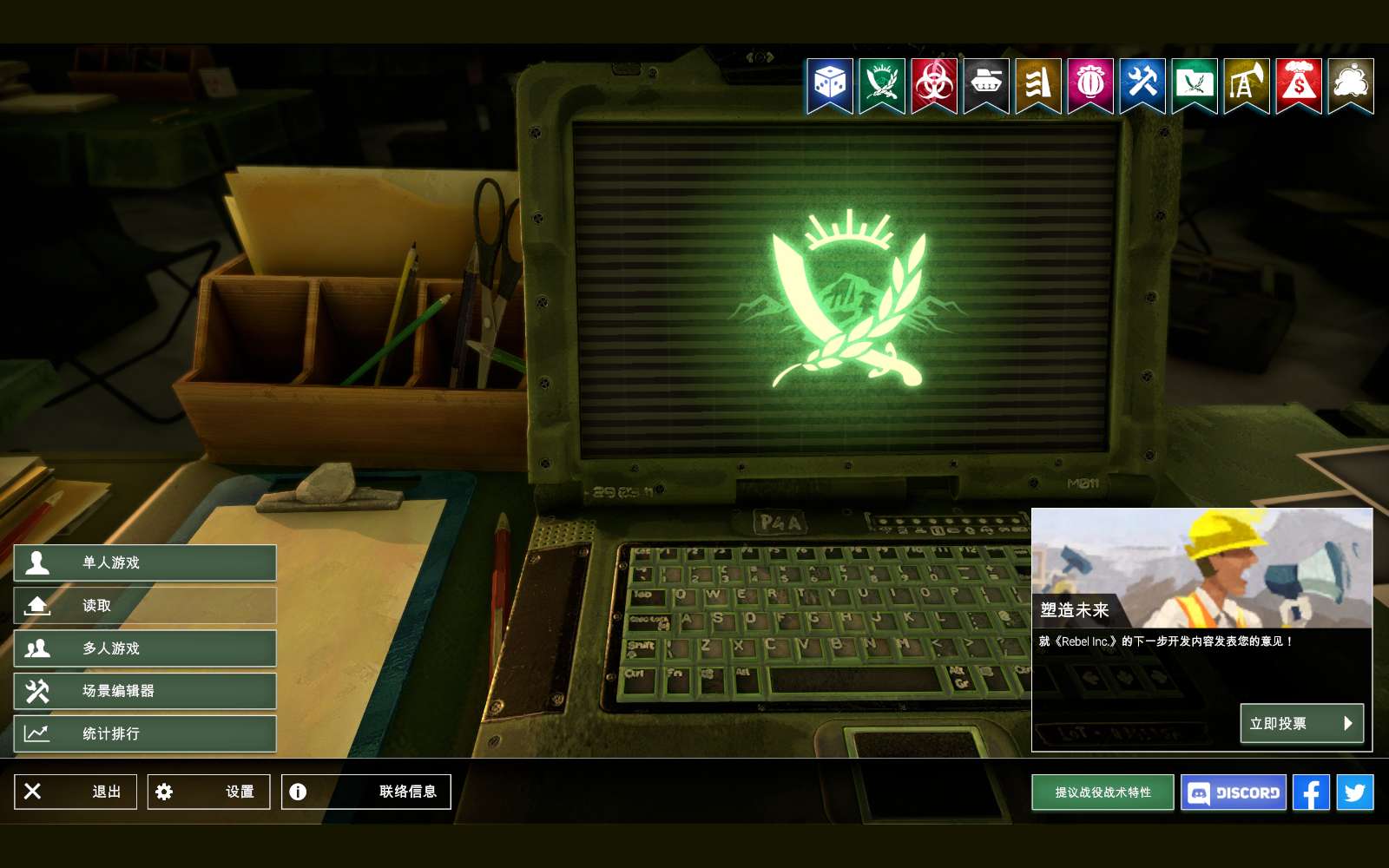Image resolution: width=1389 pixels, height=868 pixels.
Task: Click 立即投票 vote now button
Action: click(1301, 723)
